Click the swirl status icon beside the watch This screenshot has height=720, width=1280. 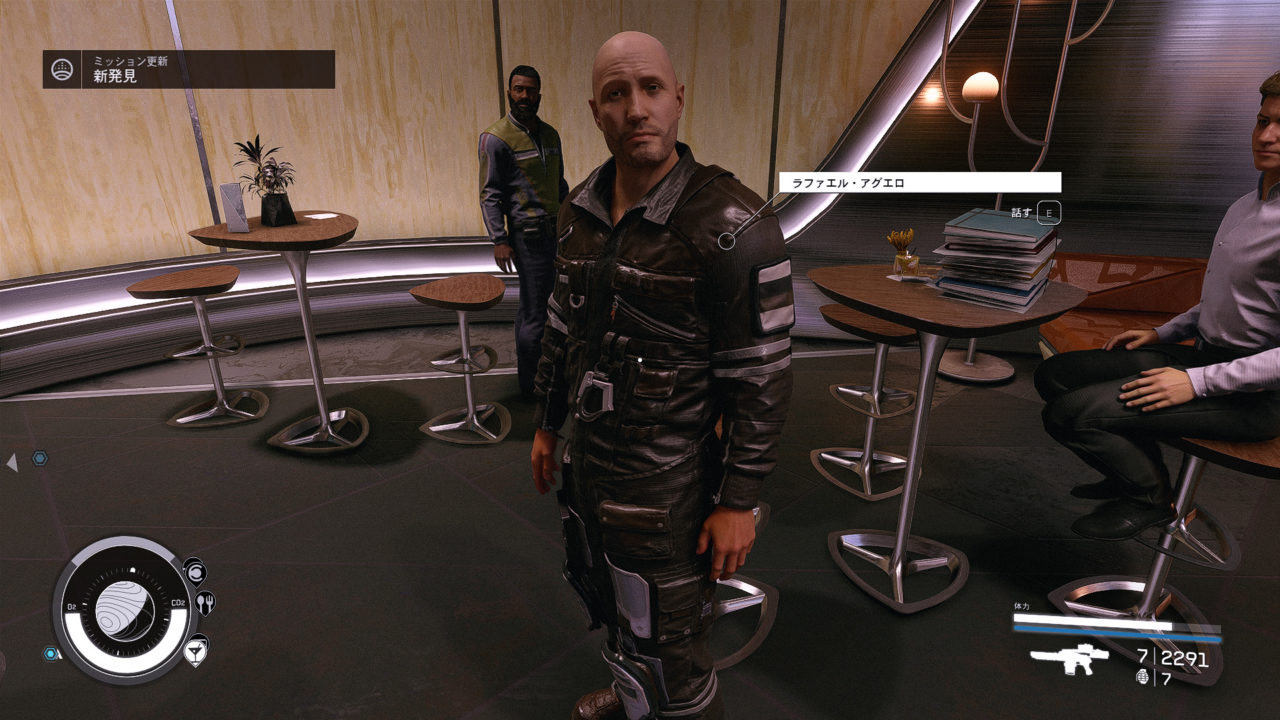pos(193,571)
